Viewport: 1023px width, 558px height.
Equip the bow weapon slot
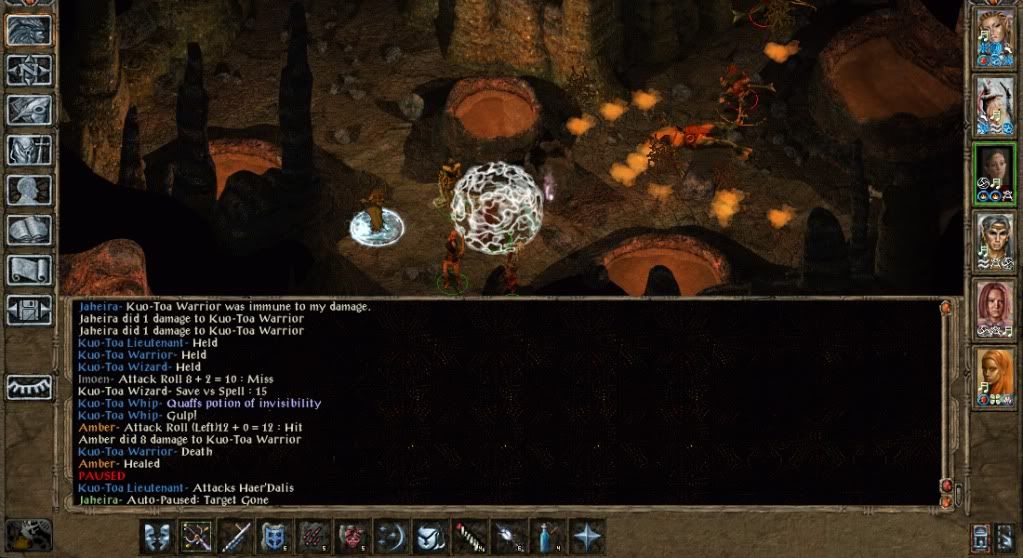196,537
